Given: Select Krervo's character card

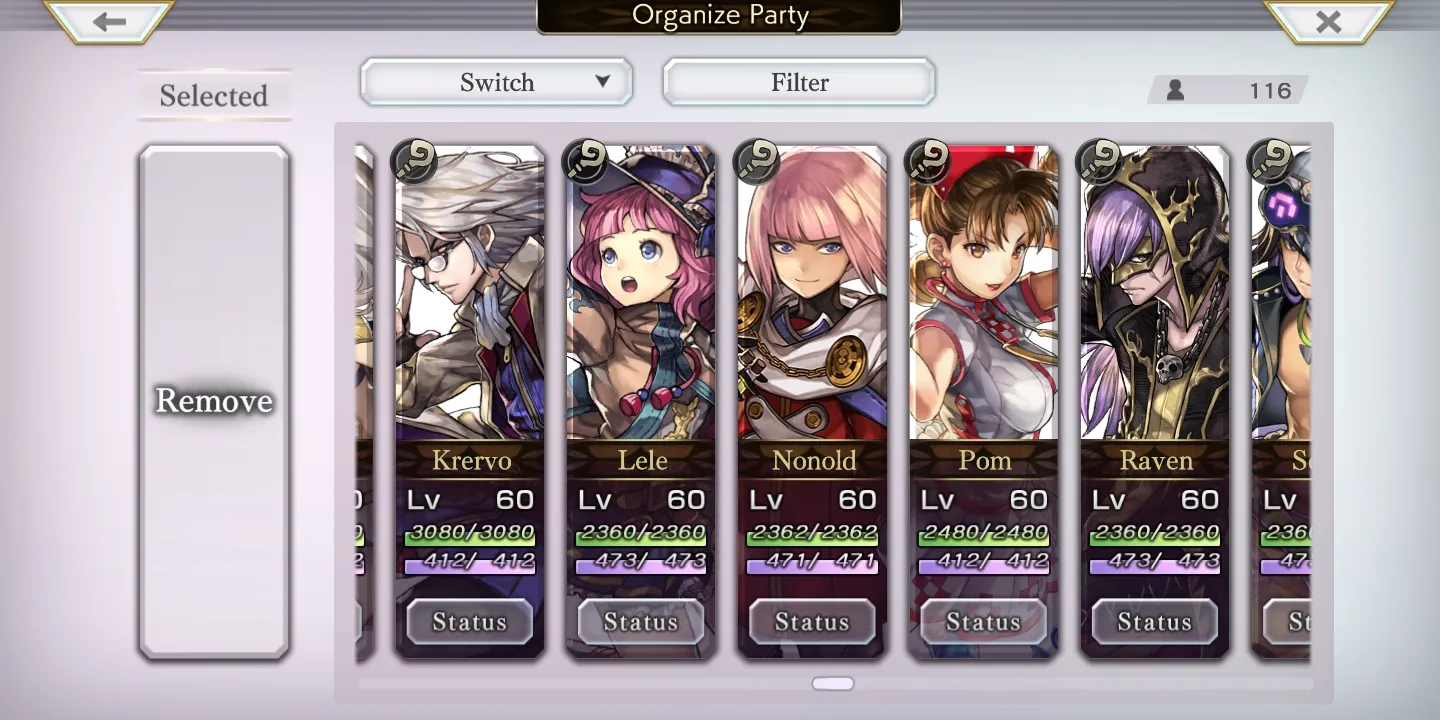Looking at the screenshot, I should (470, 300).
